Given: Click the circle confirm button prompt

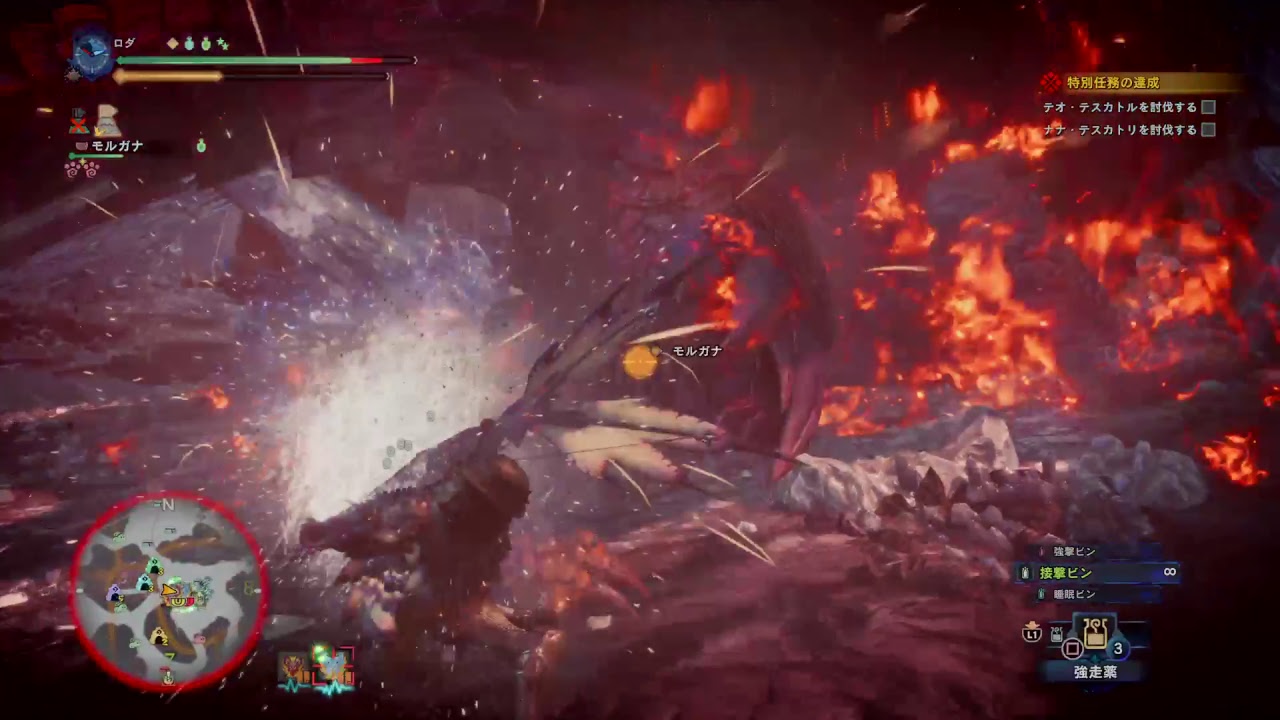Looking at the screenshot, I should [1073, 647].
